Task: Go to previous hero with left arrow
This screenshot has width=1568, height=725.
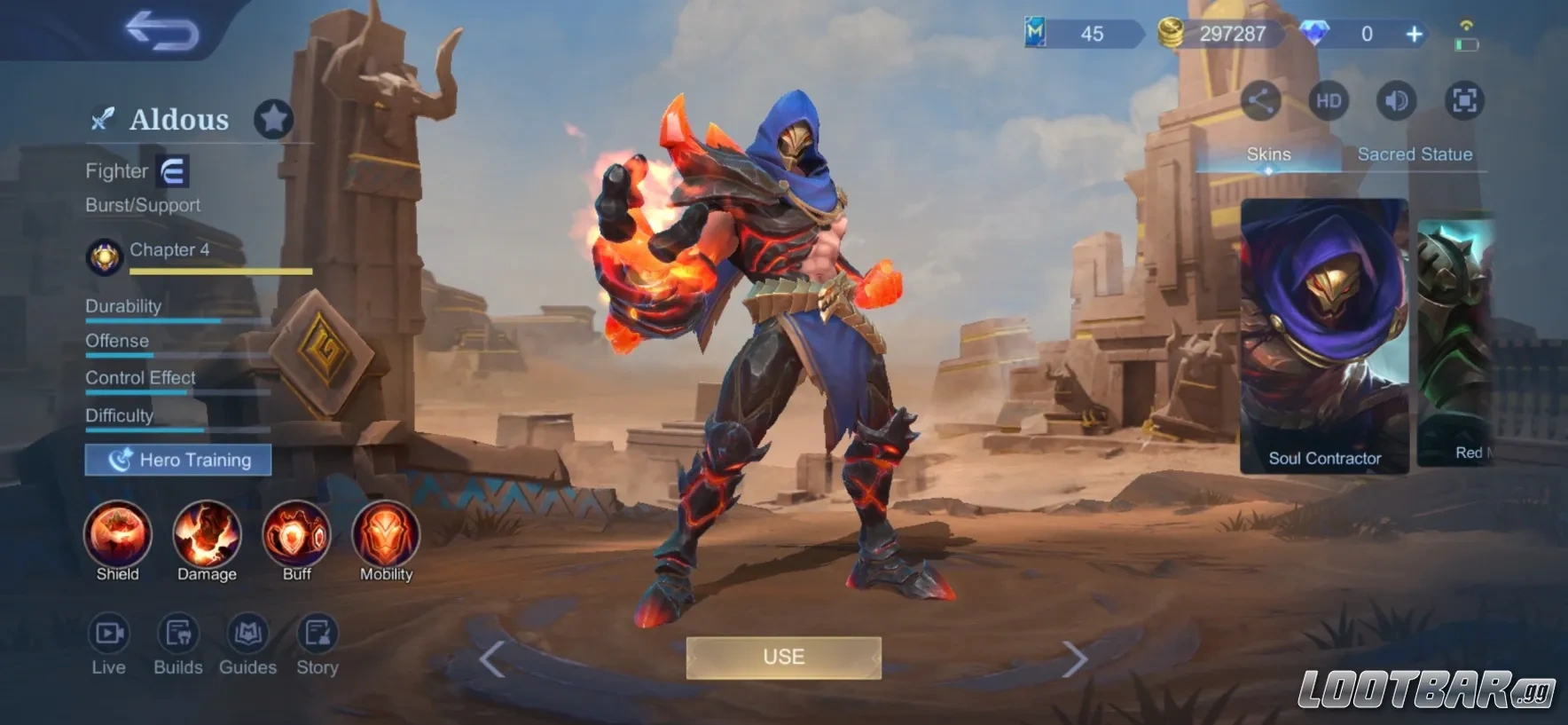Action: coord(492,659)
